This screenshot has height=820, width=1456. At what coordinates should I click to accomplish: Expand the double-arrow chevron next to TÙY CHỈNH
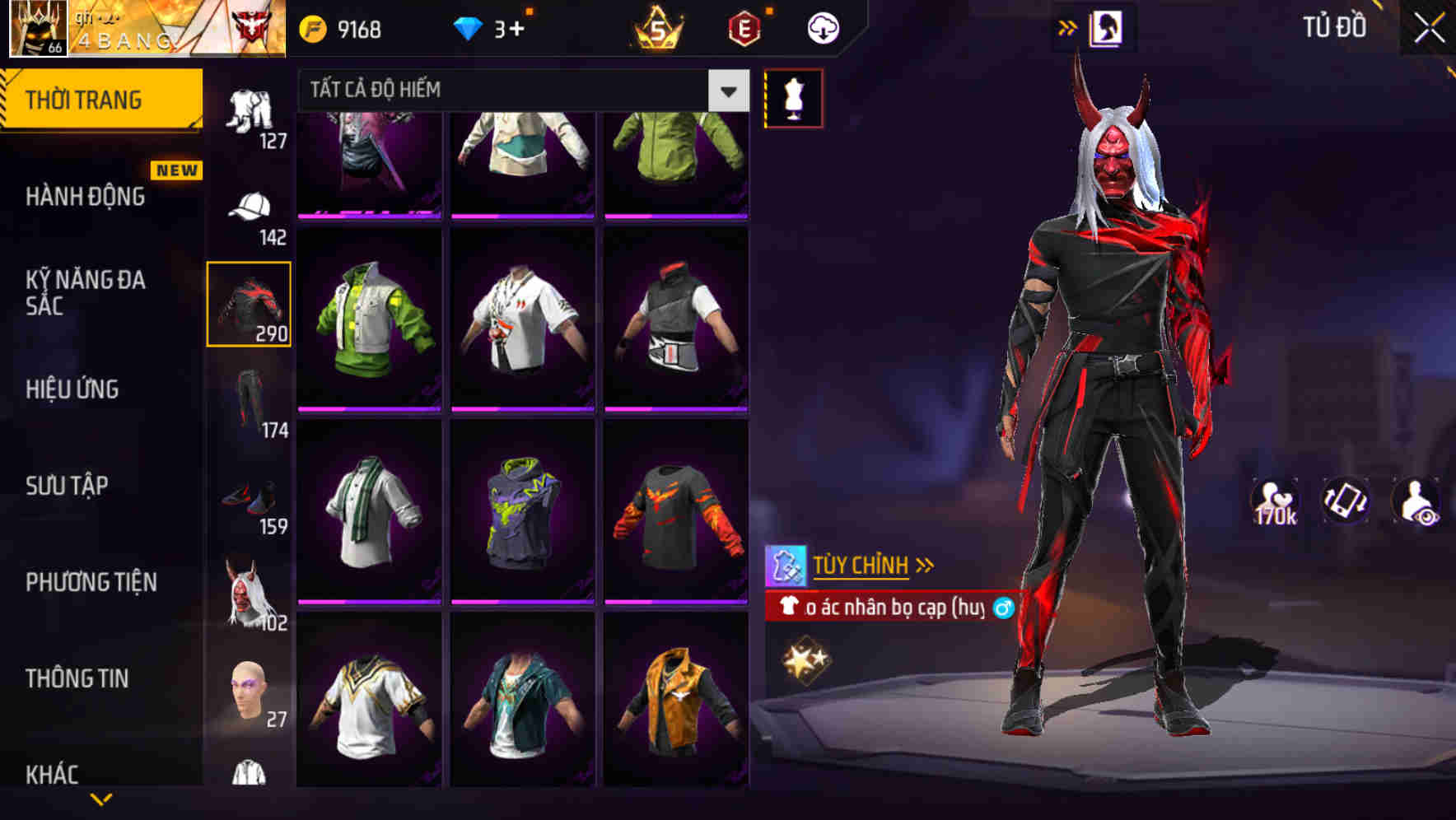pyautogui.click(x=926, y=563)
